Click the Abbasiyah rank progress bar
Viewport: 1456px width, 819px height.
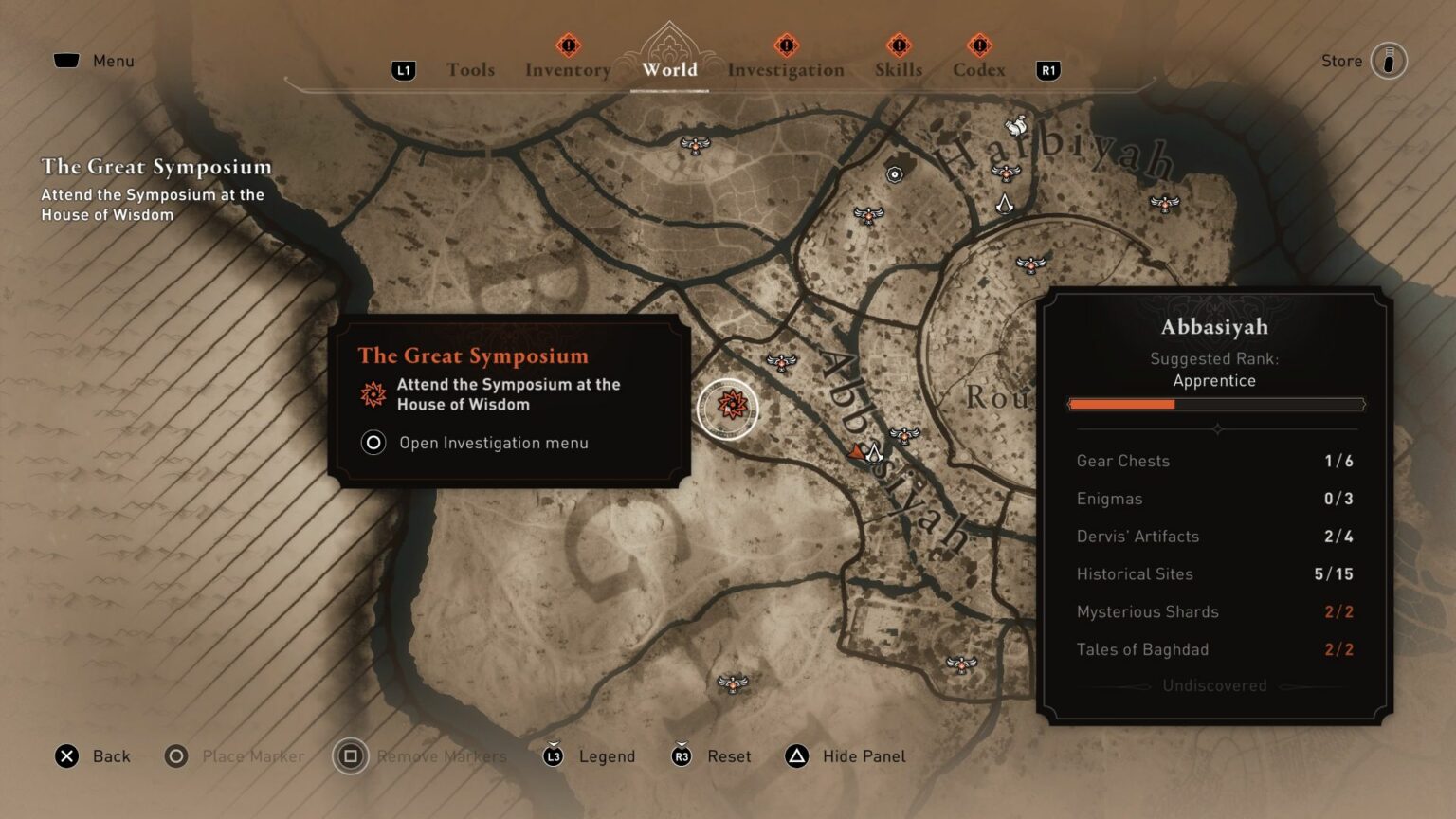click(1216, 404)
